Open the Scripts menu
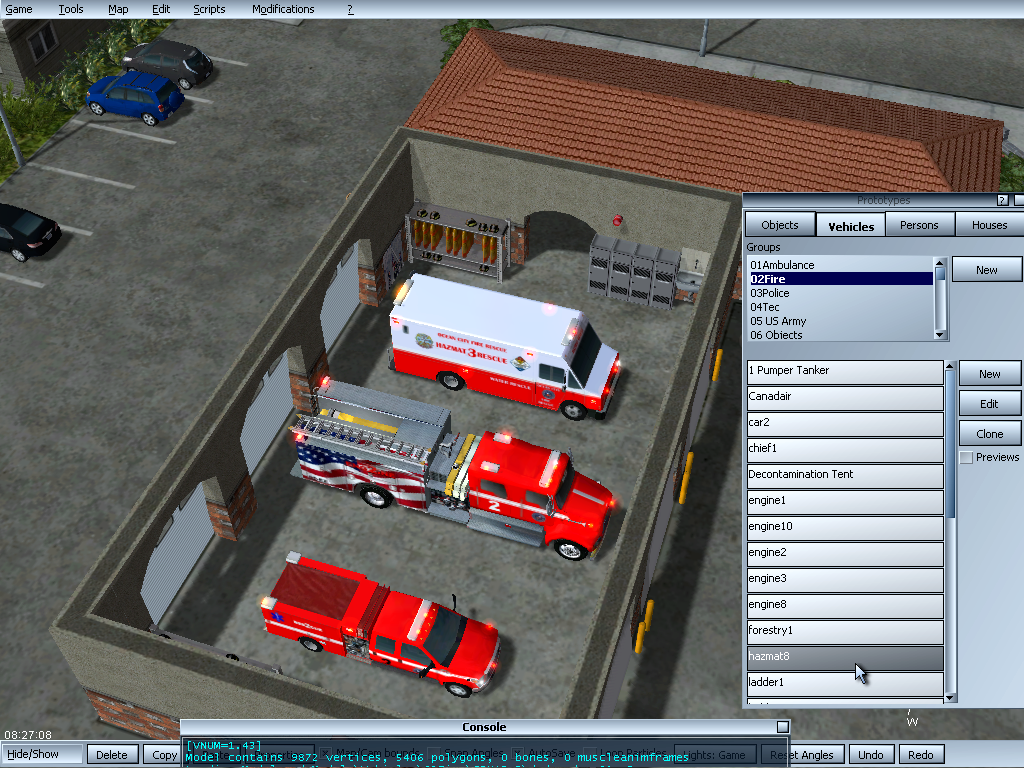The height and width of the screenshot is (768, 1024). [x=209, y=9]
